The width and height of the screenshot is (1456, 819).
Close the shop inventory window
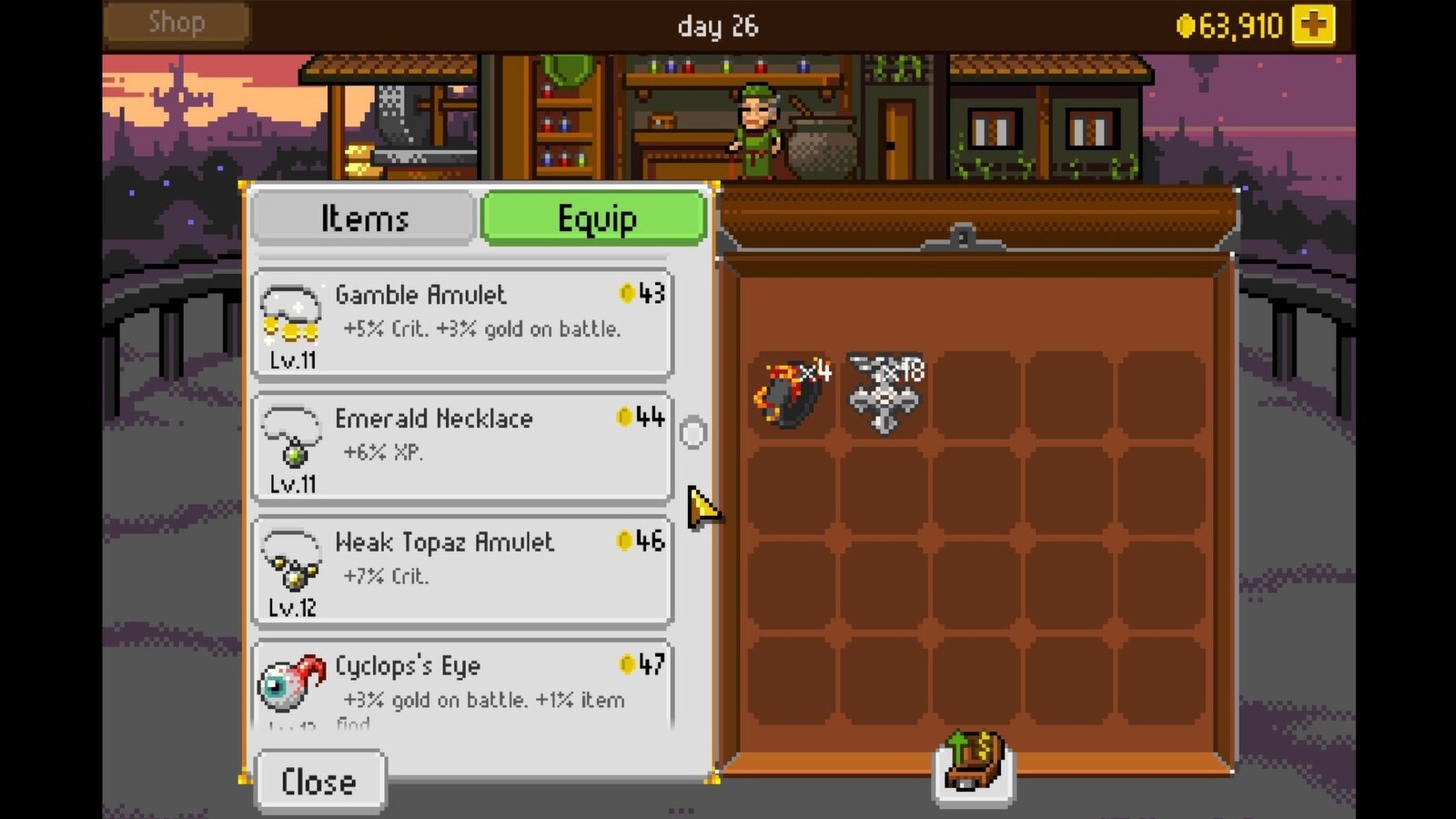[x=320, y=779]
